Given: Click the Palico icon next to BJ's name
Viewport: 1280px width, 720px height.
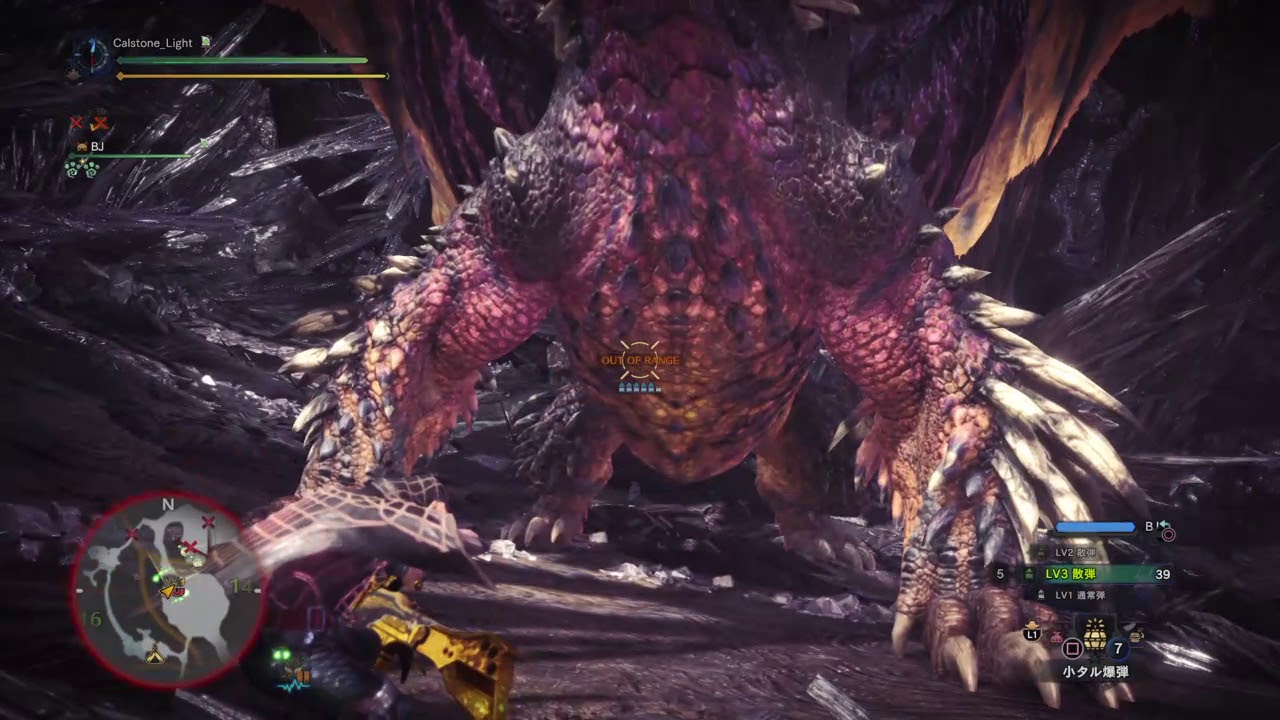Looking at the screenshot, I should click(82, 146).
